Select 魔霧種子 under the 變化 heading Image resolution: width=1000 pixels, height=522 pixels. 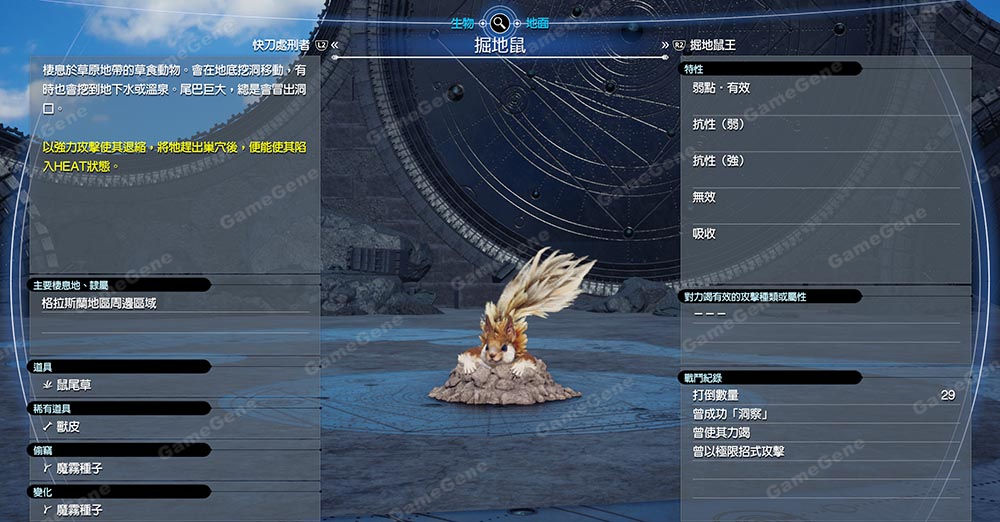[x=79, y=510]
